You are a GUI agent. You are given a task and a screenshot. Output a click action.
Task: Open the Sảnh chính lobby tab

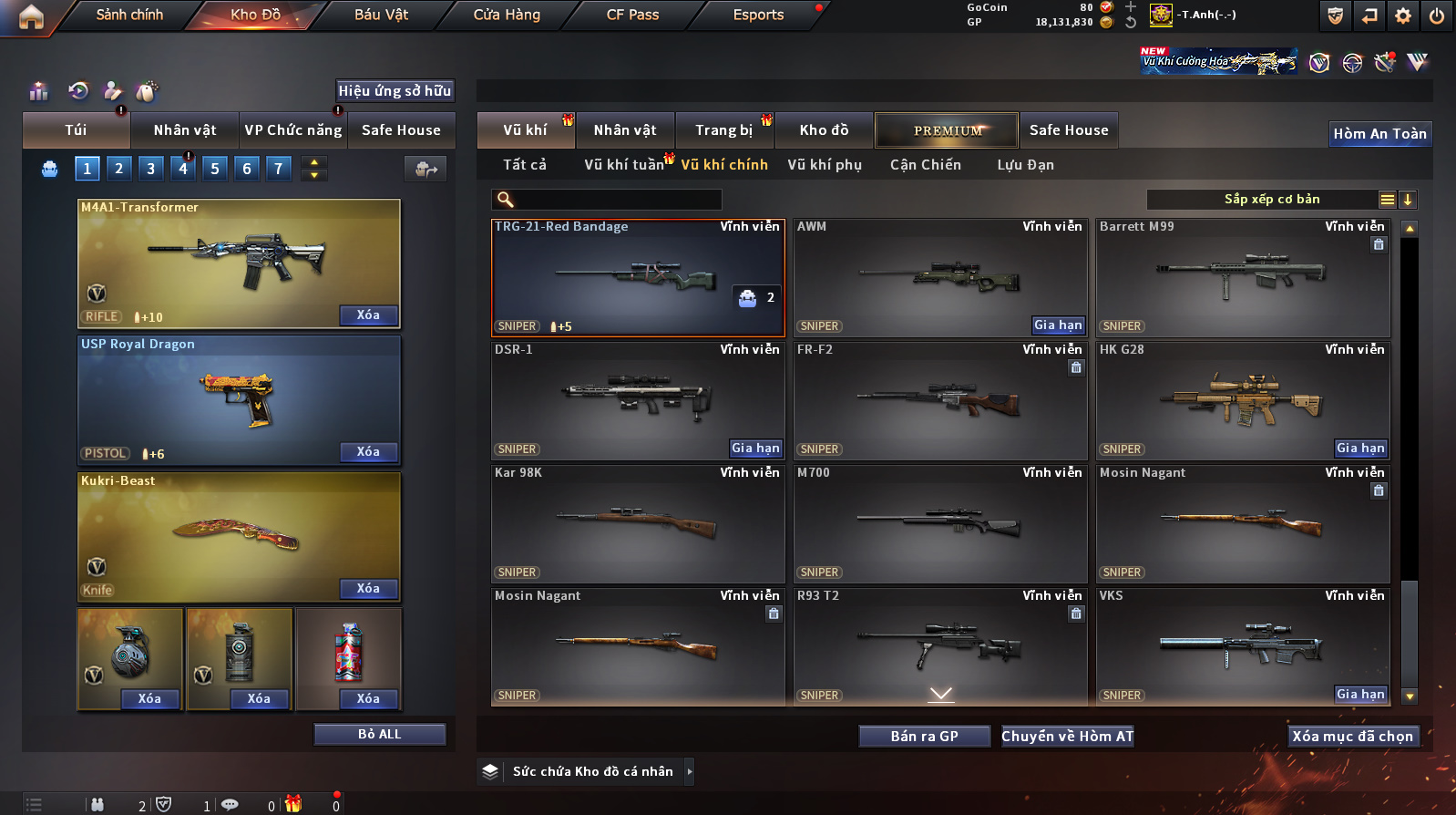129,15
